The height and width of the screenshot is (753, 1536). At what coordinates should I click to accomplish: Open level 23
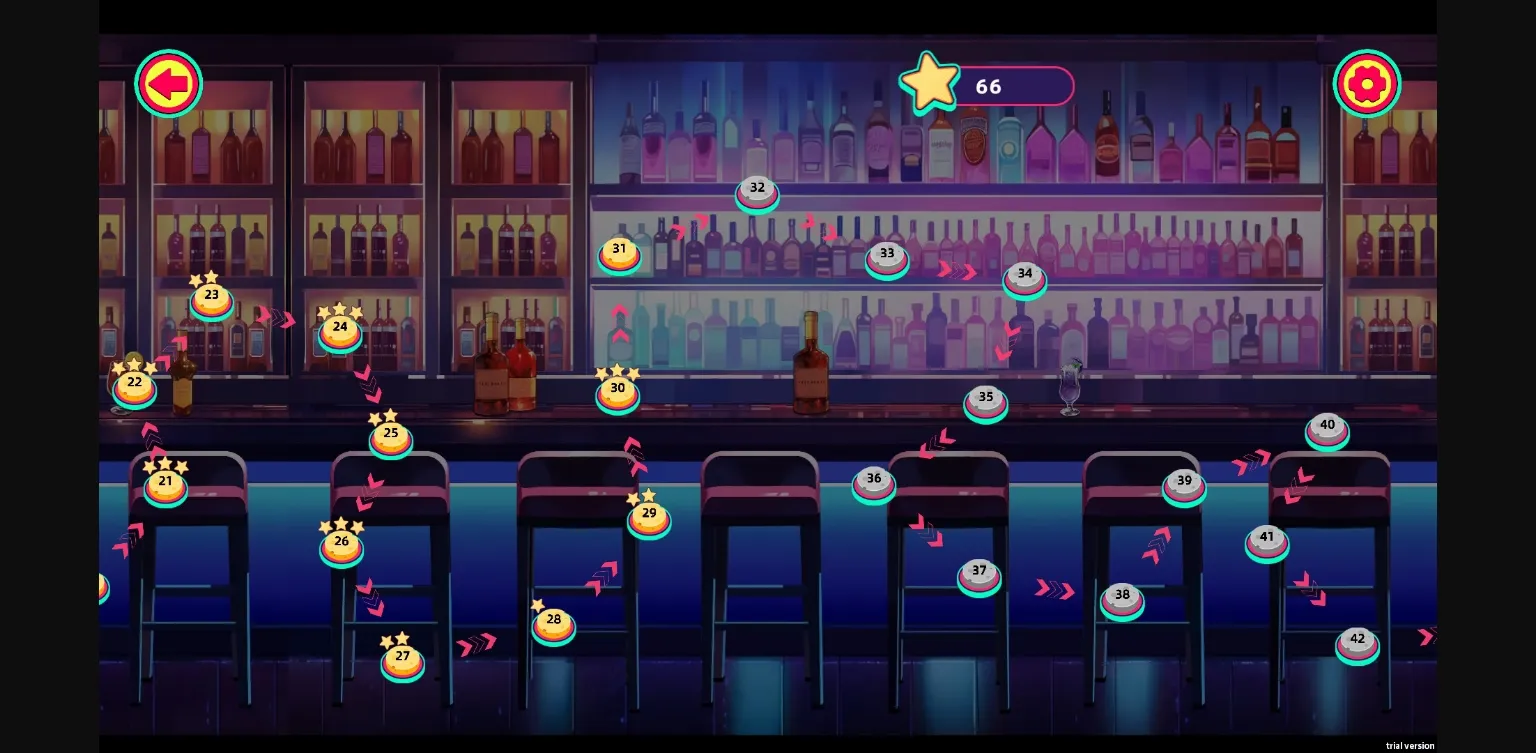[x=212, y=299]
